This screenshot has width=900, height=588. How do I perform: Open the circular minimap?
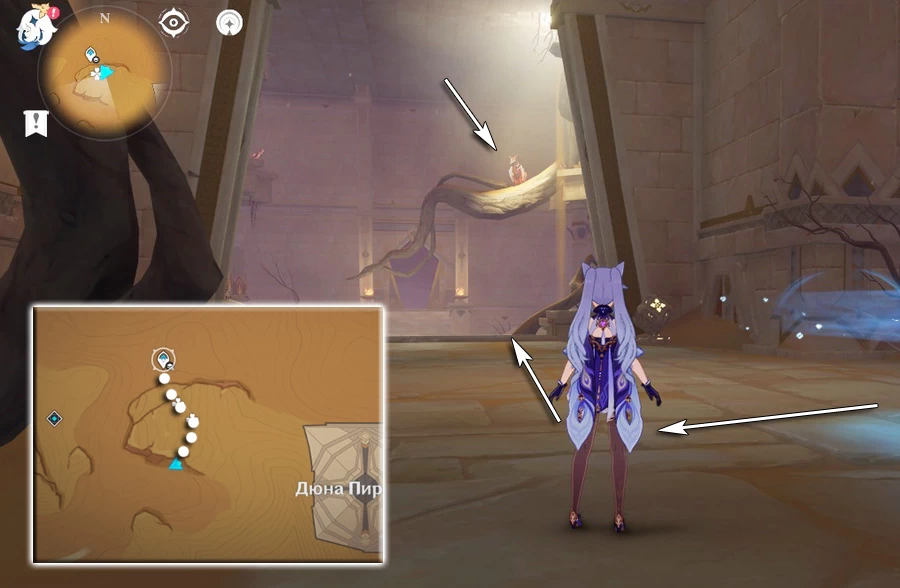[104, 74]
